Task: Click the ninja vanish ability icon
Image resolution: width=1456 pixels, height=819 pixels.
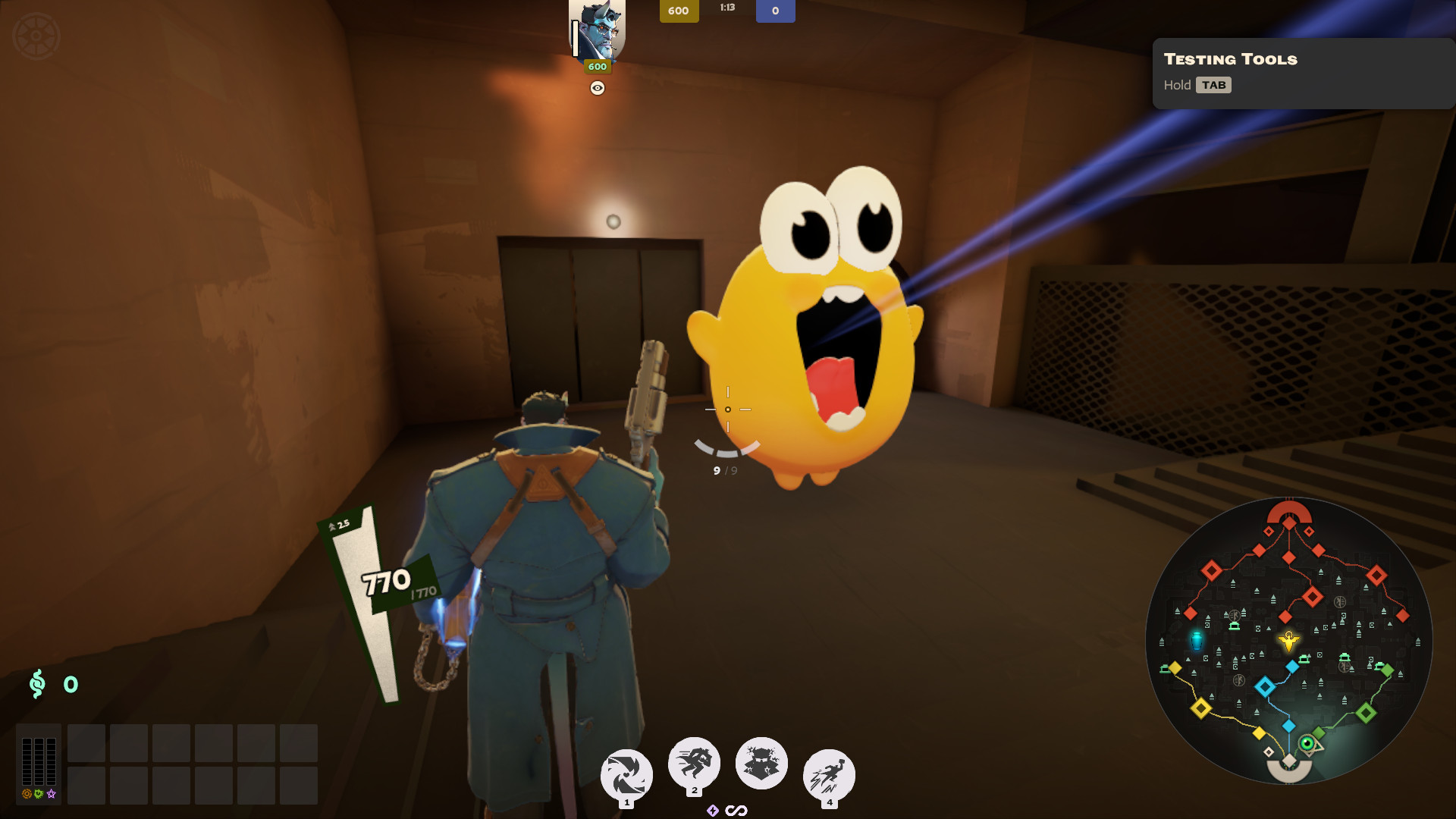Action: point(761,763)
